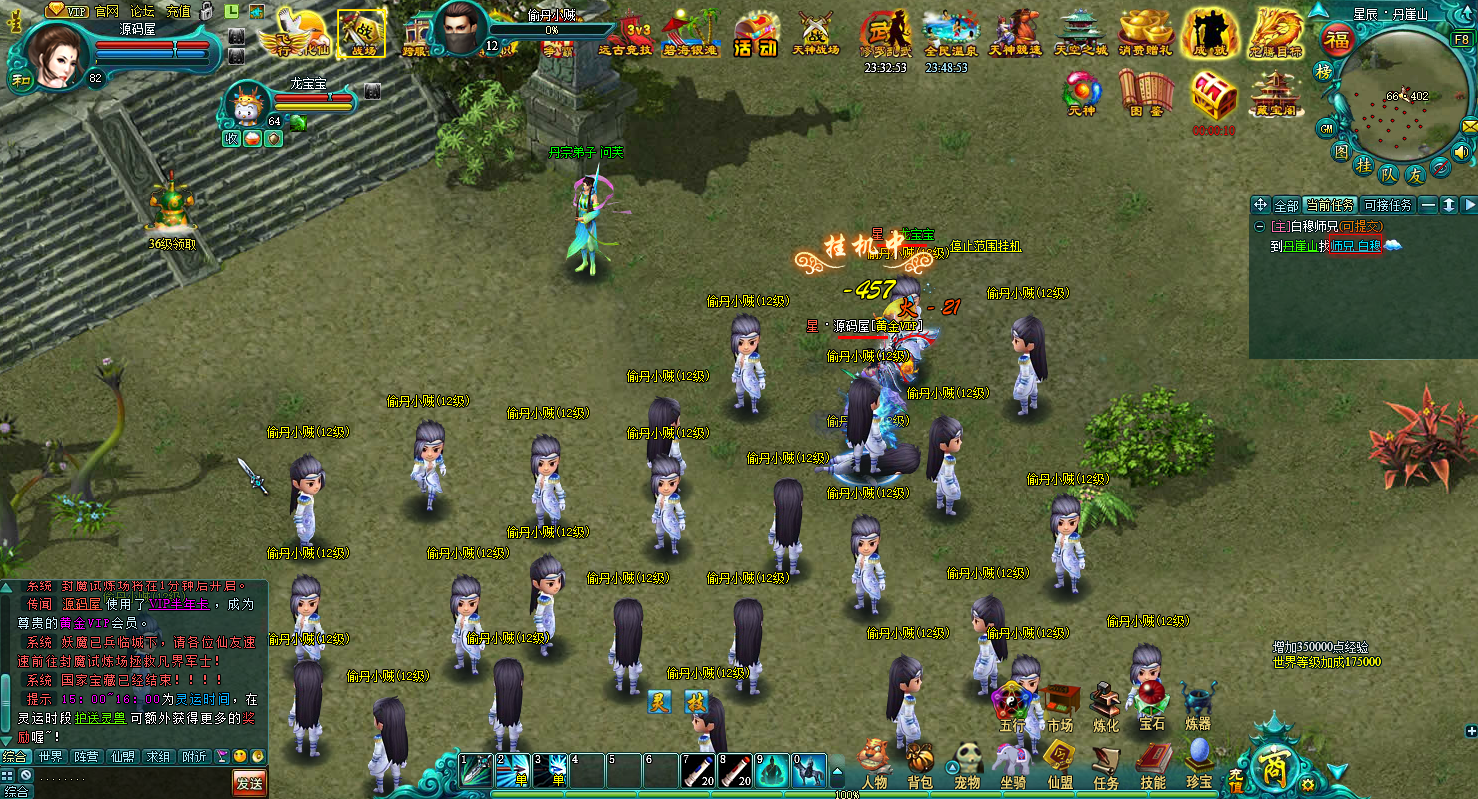Open the 背包 backpack menu
This screenshot has height=799, width=1478.
click(920, 763)
